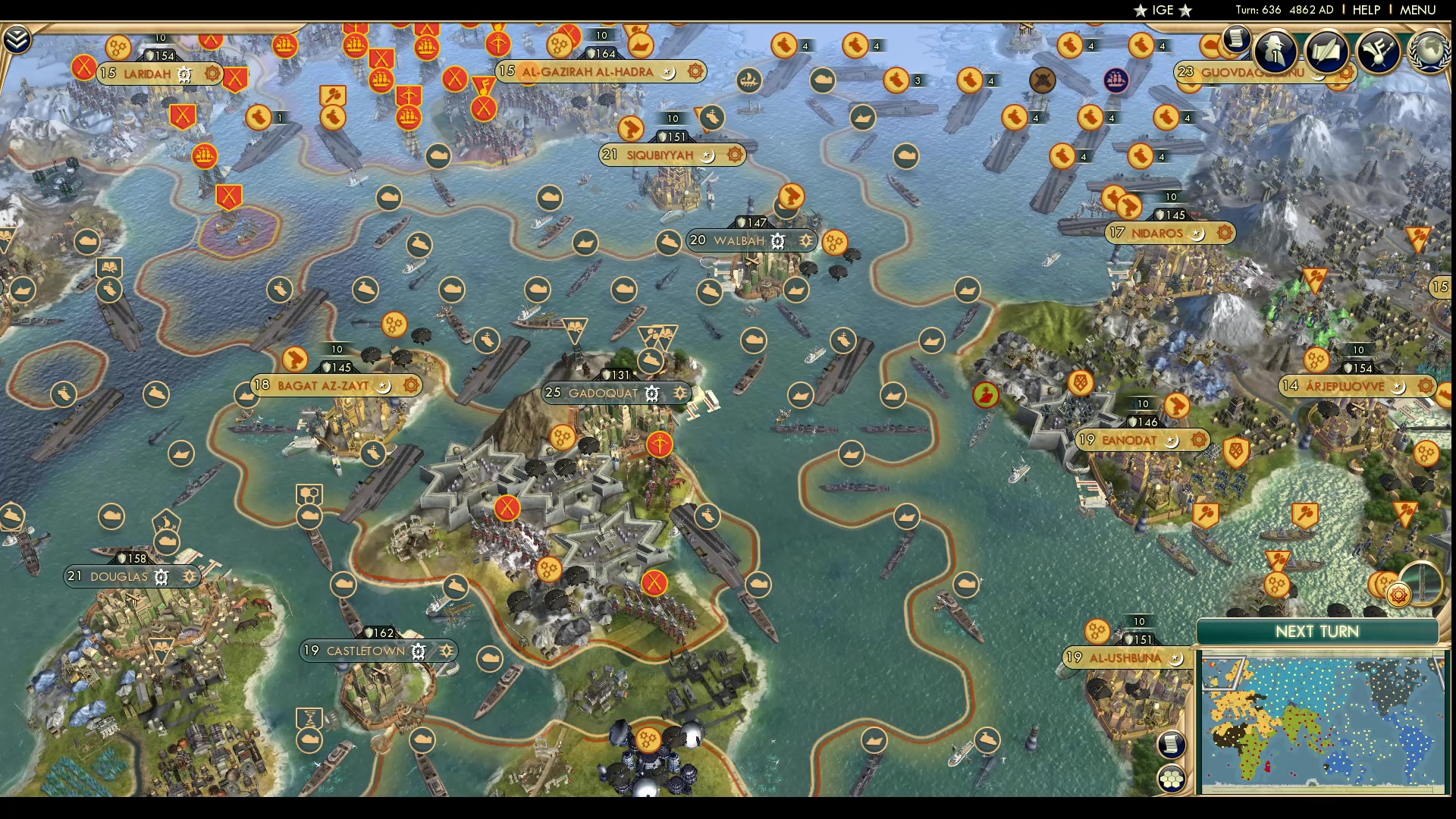The image size is (1456, 819).
Task: Click the Social Policies circles icon near minimap
Action: (1173, 777)
